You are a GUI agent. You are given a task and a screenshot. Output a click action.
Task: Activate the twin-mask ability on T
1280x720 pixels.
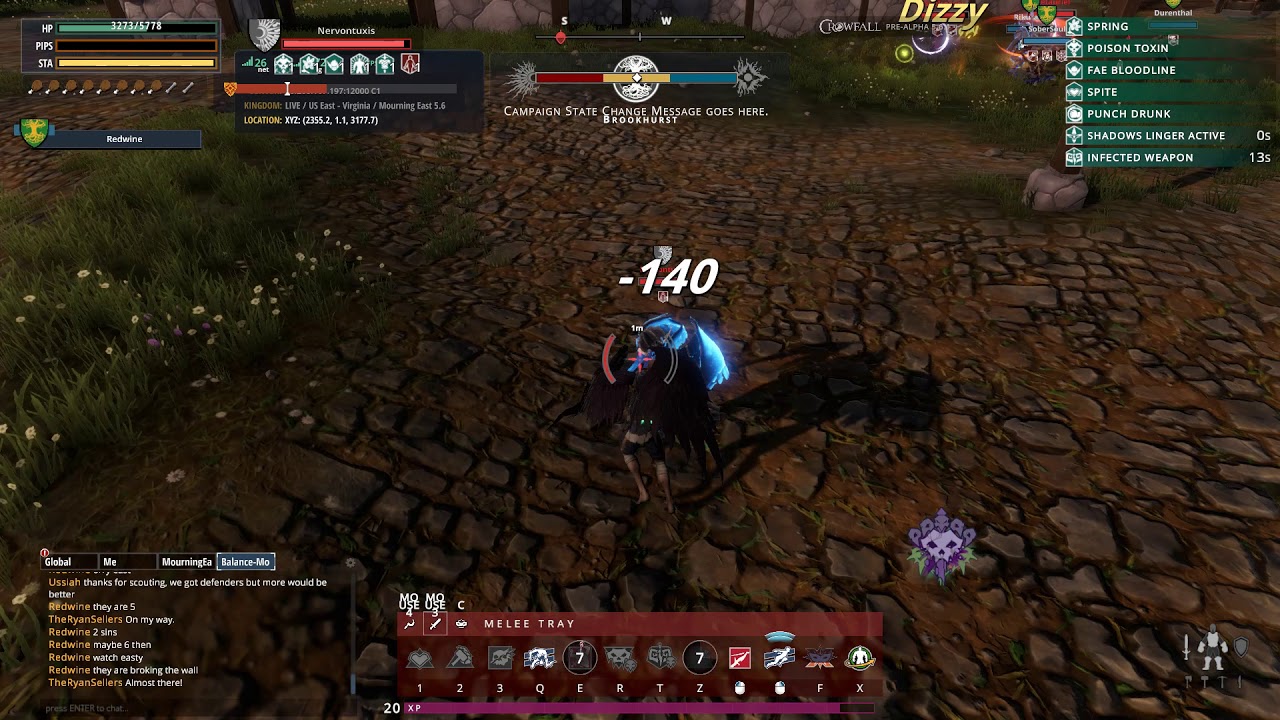660,658
